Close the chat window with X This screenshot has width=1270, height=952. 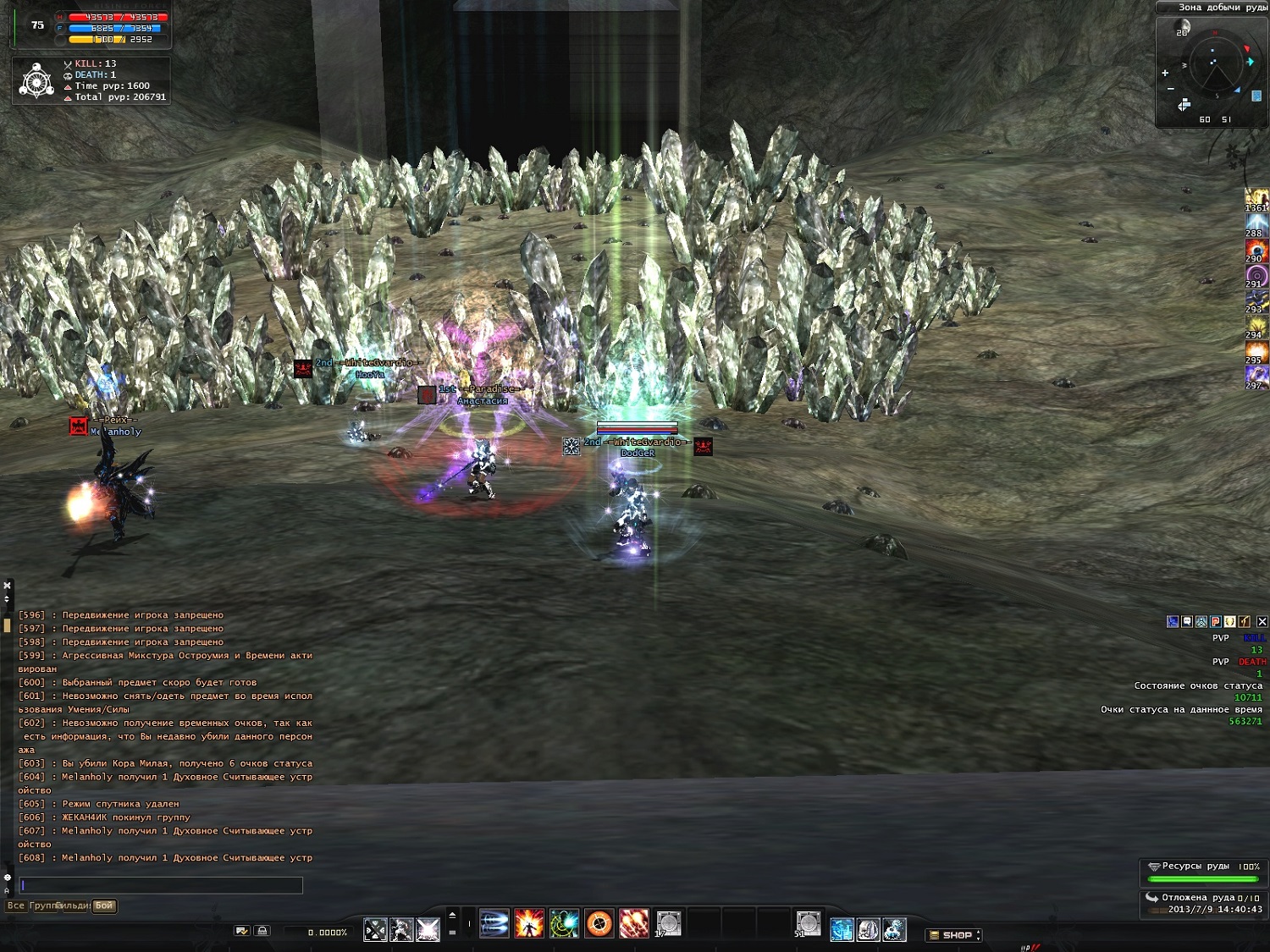tap(8, 586)
